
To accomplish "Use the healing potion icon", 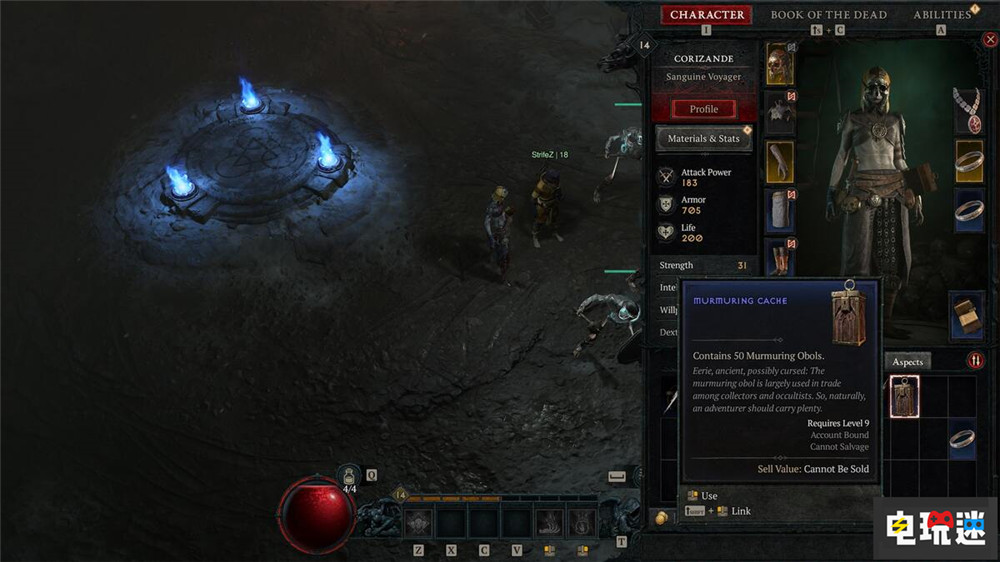I will [x=350, y=476].
